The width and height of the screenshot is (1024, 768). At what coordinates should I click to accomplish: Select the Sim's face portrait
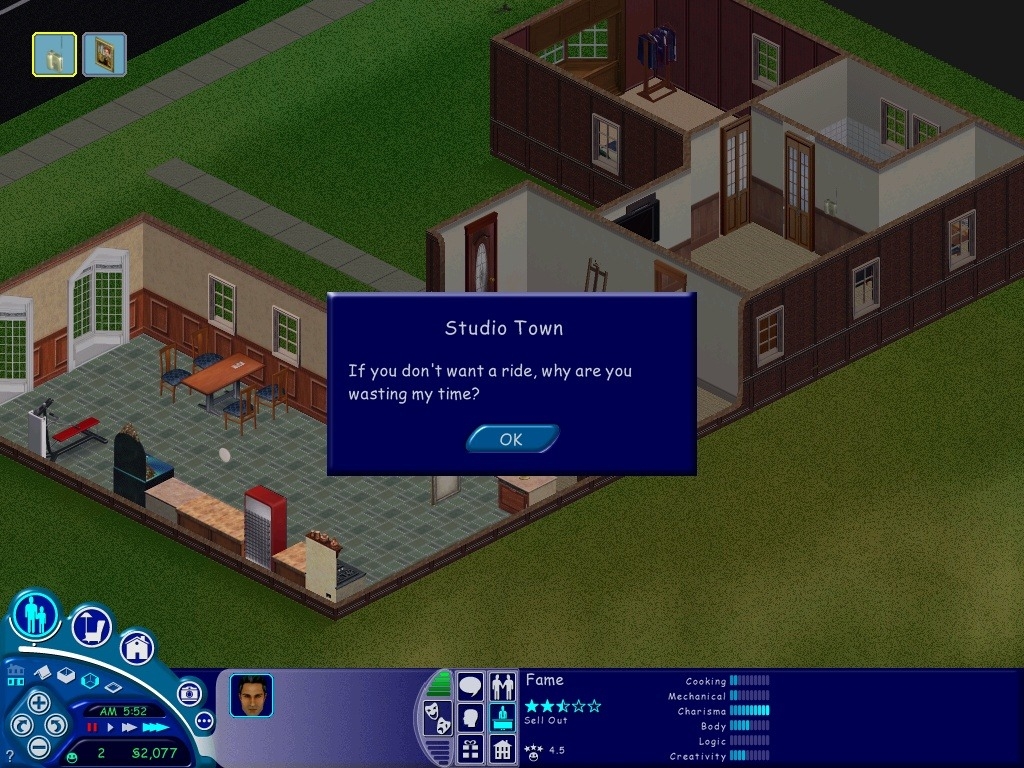[251, 695]
